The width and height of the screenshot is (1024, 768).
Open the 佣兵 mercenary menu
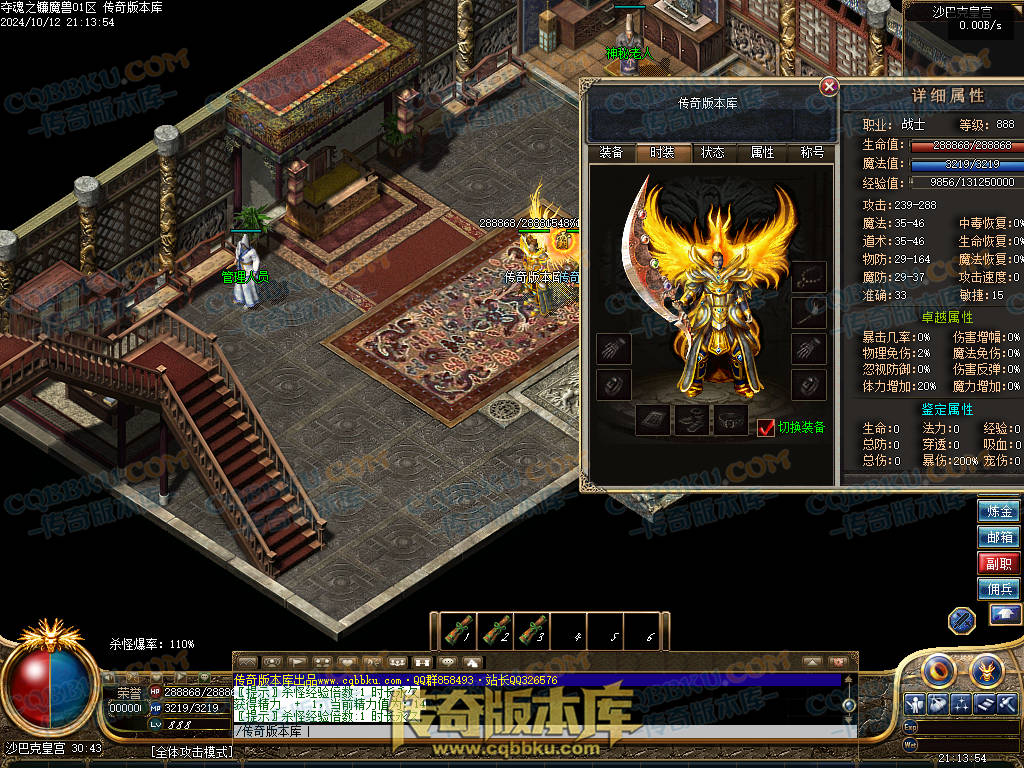(x=999, y=589)
